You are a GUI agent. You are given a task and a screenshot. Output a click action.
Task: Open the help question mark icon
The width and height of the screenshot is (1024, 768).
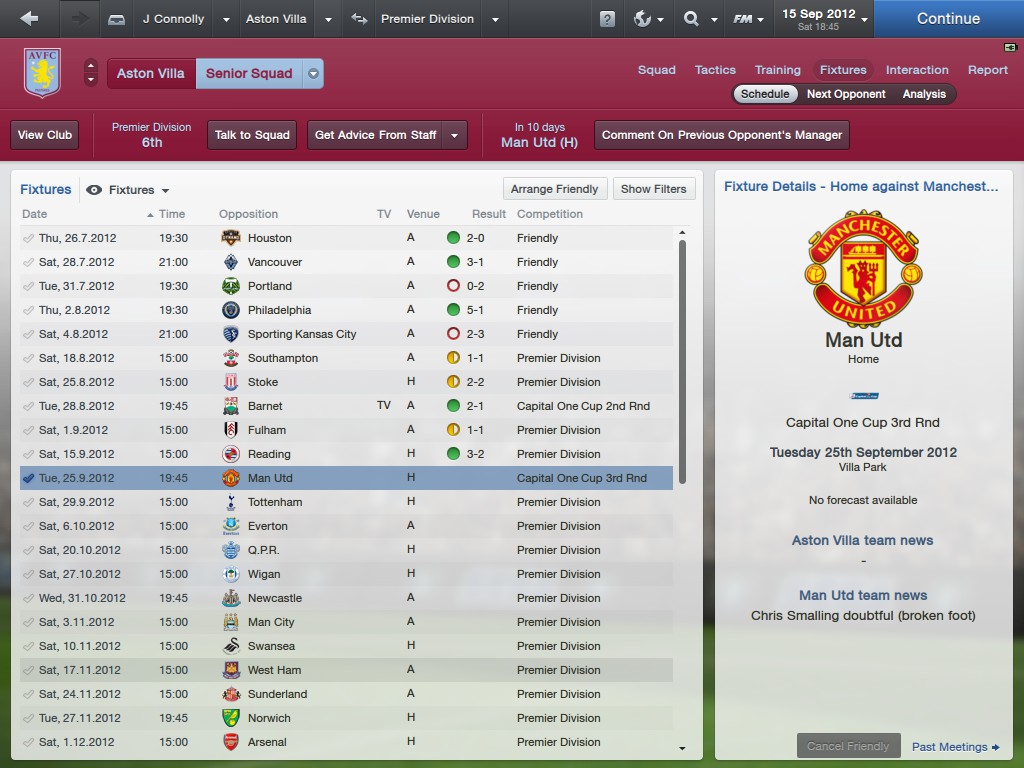tap(607, 19)
